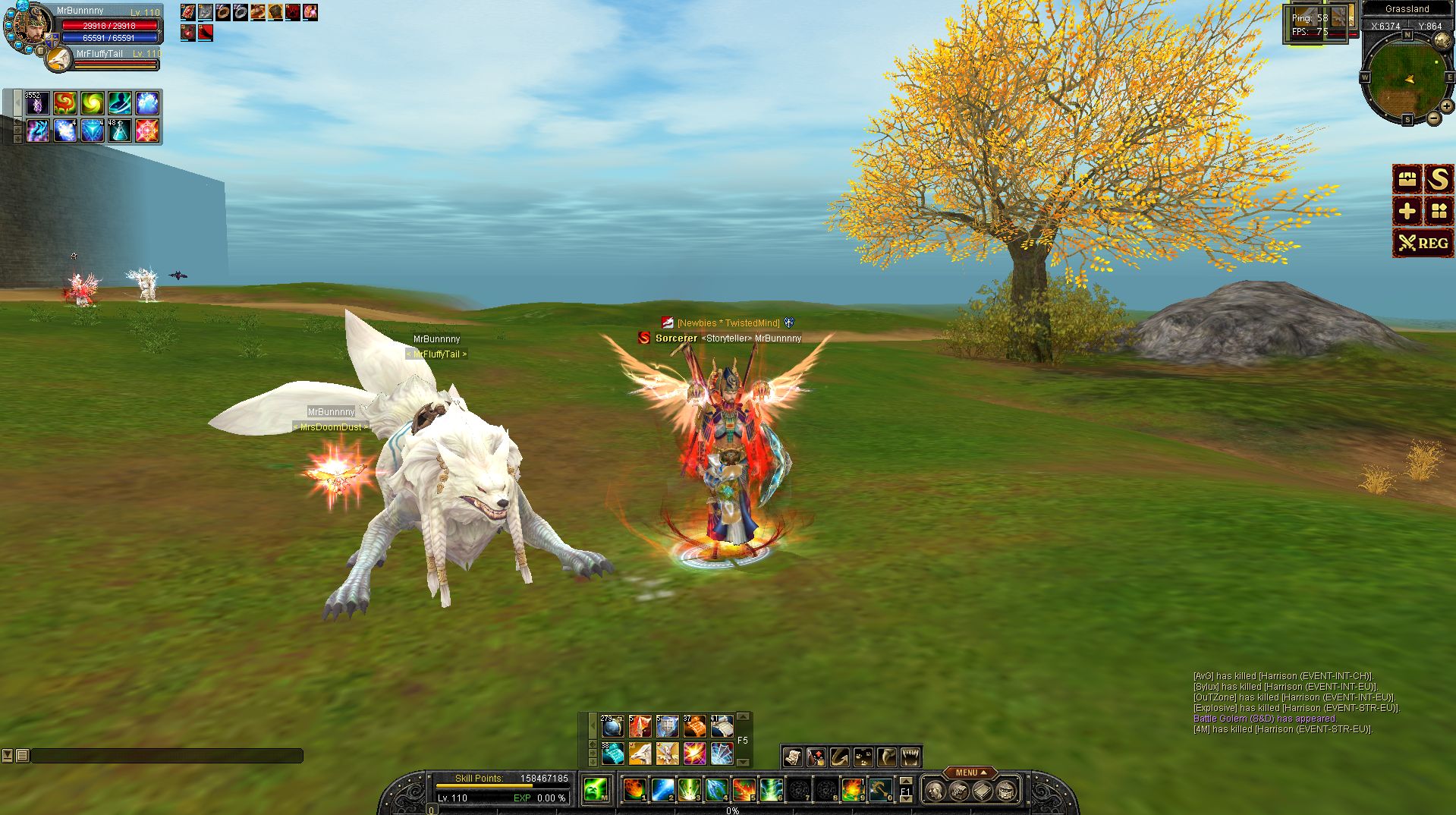Screen dimensions: 1456x815
Task: Zoom out the minimap with minus button
Action: pyautogui.click(x=1433, y=118)
